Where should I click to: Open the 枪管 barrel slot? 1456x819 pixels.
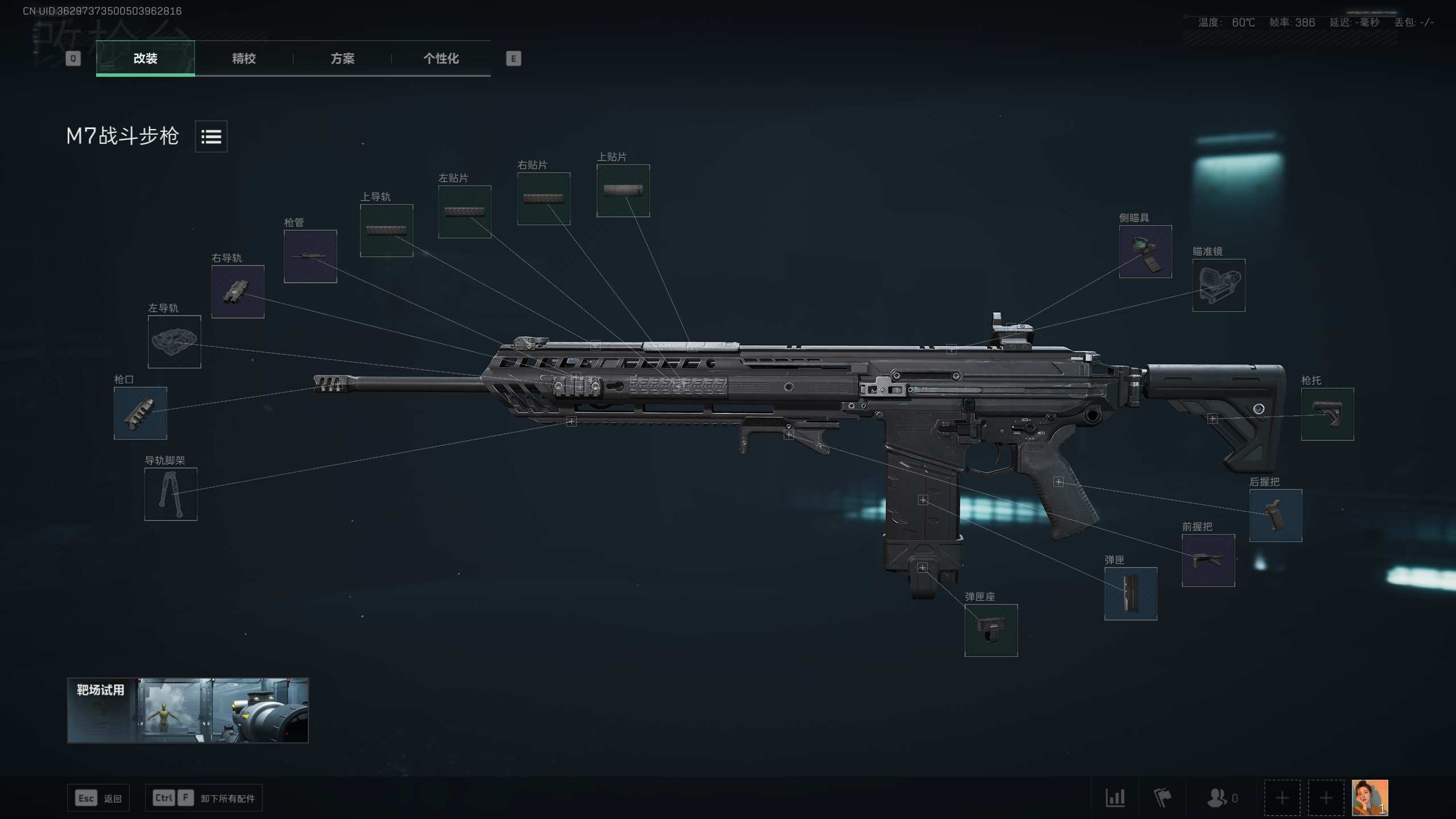click(310, 257)
